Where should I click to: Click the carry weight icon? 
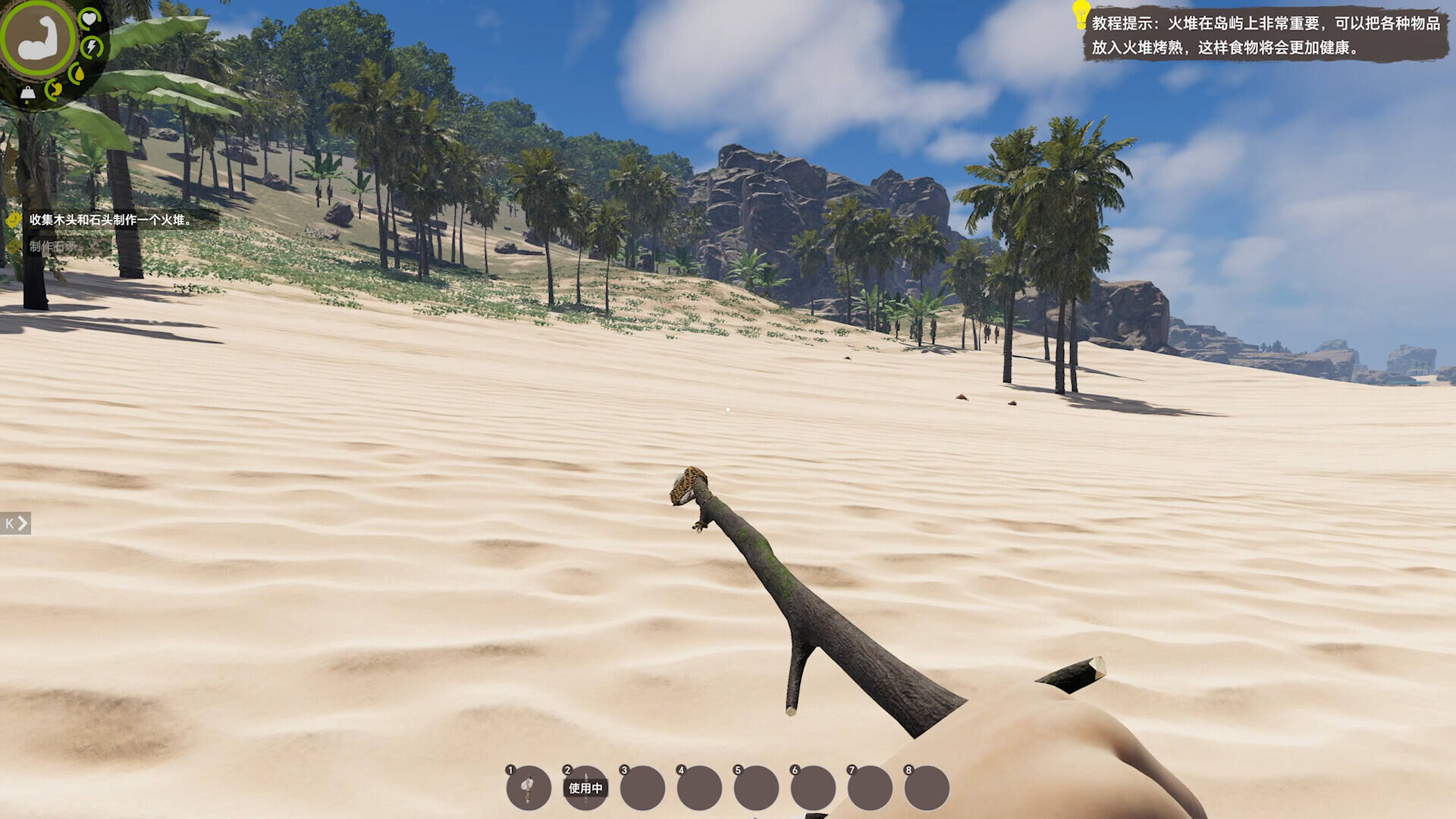28,93
